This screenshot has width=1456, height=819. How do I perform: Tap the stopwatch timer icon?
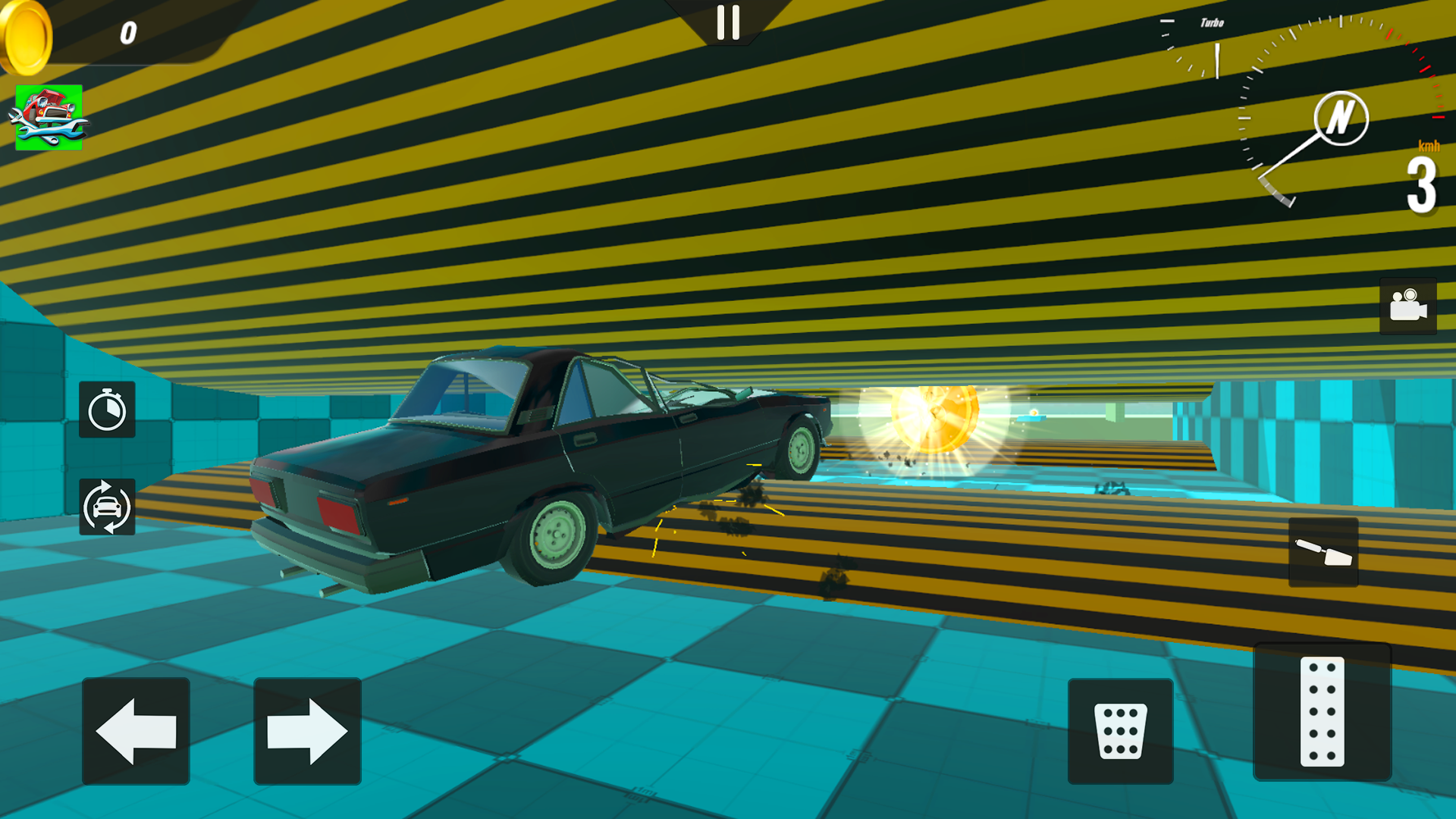(x=107, y=410)
